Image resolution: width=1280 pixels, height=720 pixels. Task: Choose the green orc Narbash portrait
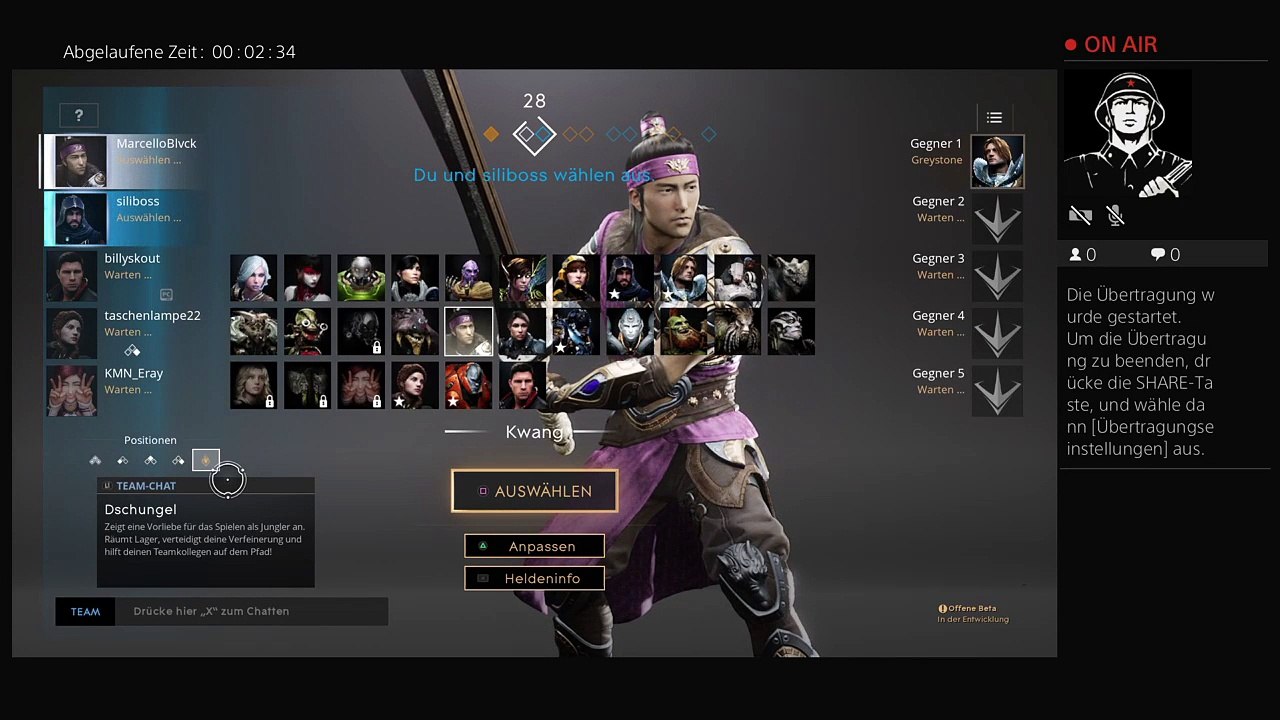pyautogui.click(x=684, y=331)
